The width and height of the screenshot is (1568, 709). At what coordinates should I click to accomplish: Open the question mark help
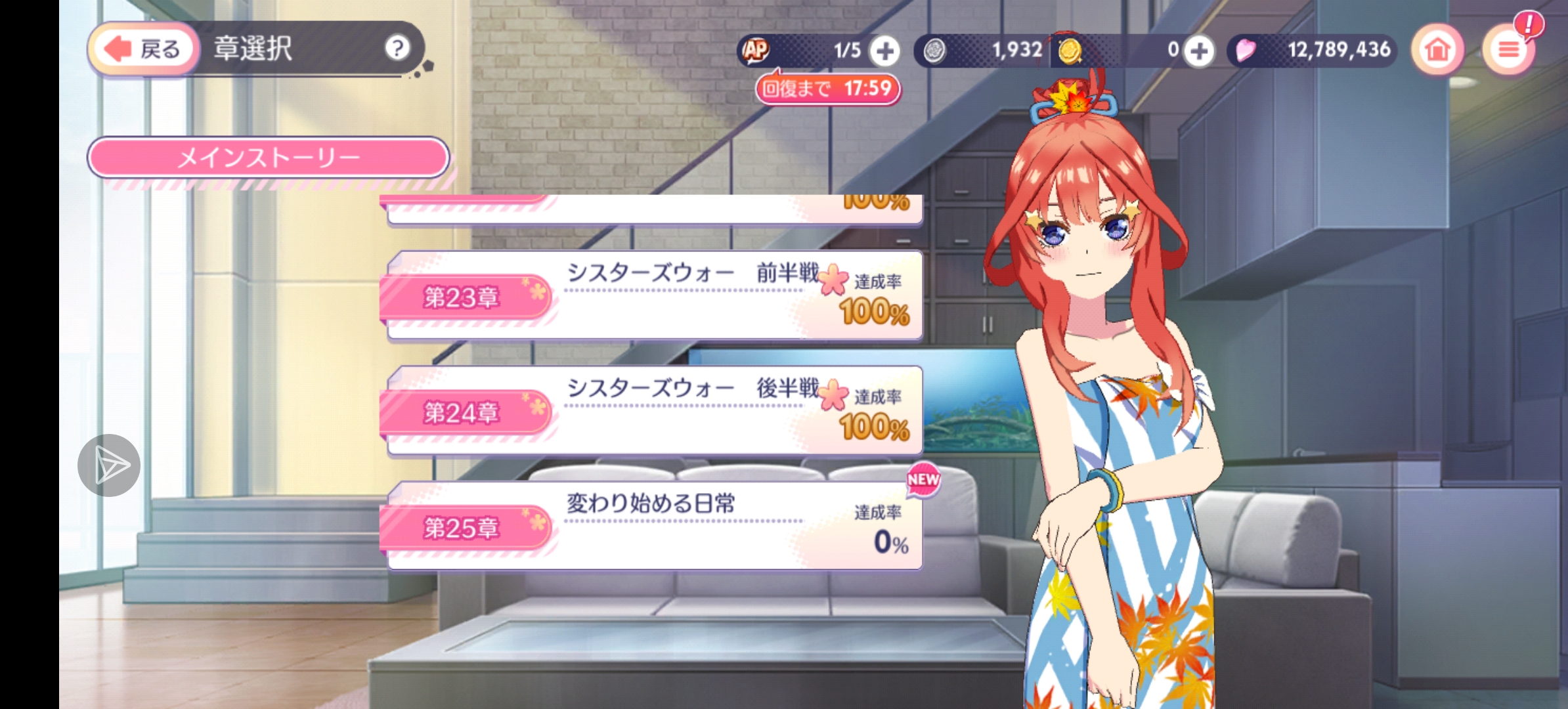click(x=397, y=48)
